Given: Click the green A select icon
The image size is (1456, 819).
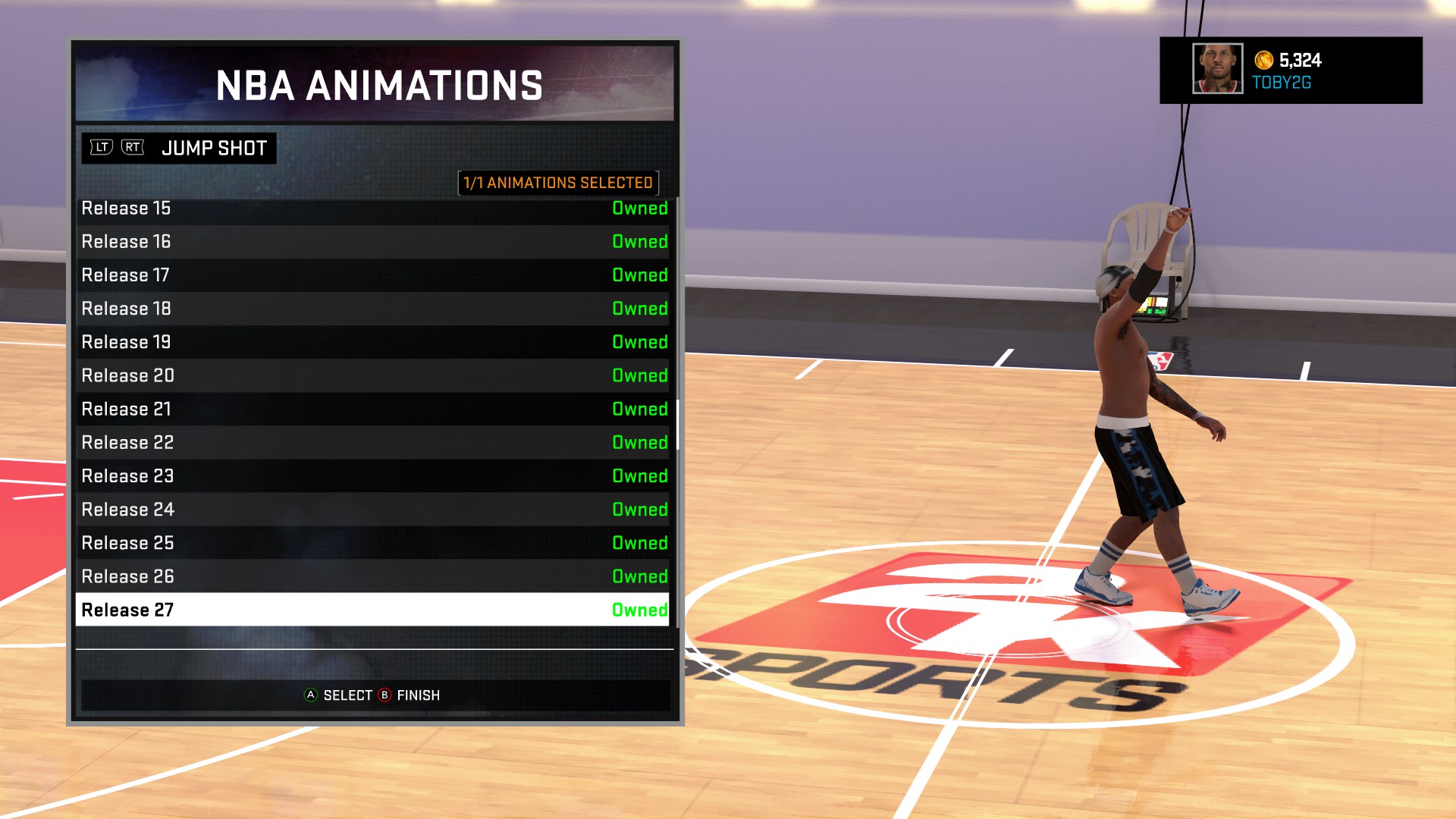Looking at the screenshot, I should pyautogui.click(x=310, y=695).
